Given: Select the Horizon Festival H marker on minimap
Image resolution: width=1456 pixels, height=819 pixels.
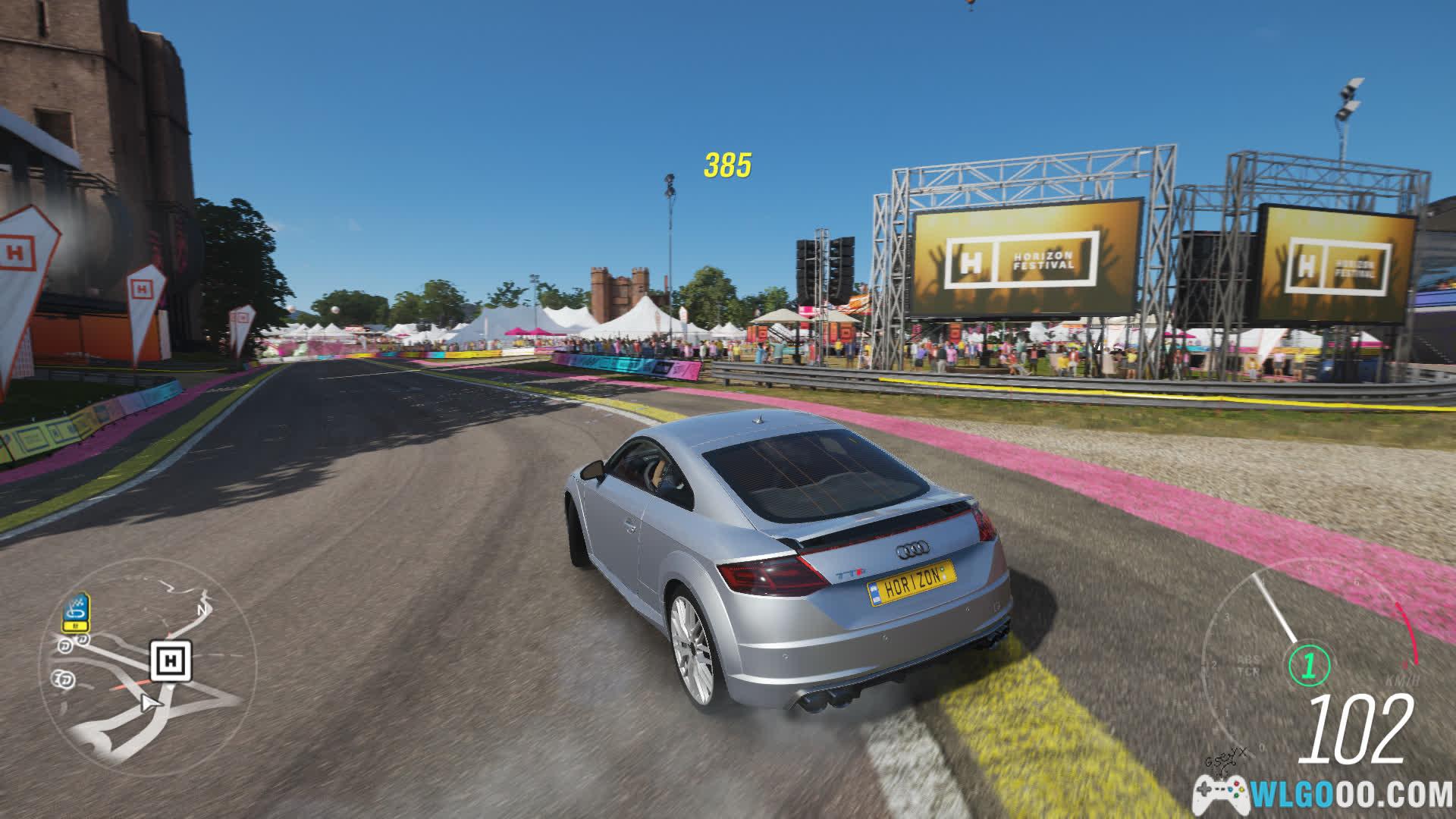Looking at the screenshot, I should (171, 661).
